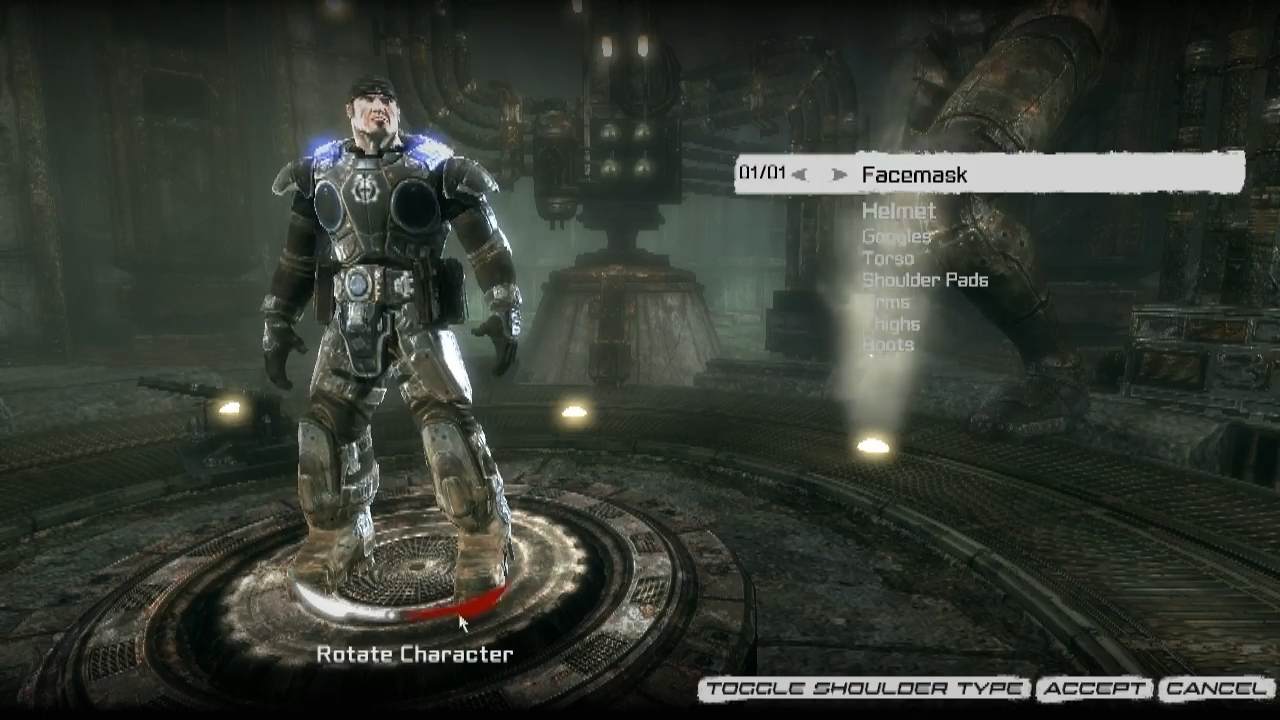
Task: Select the Facemask customization entry
Action: [914, 175]
